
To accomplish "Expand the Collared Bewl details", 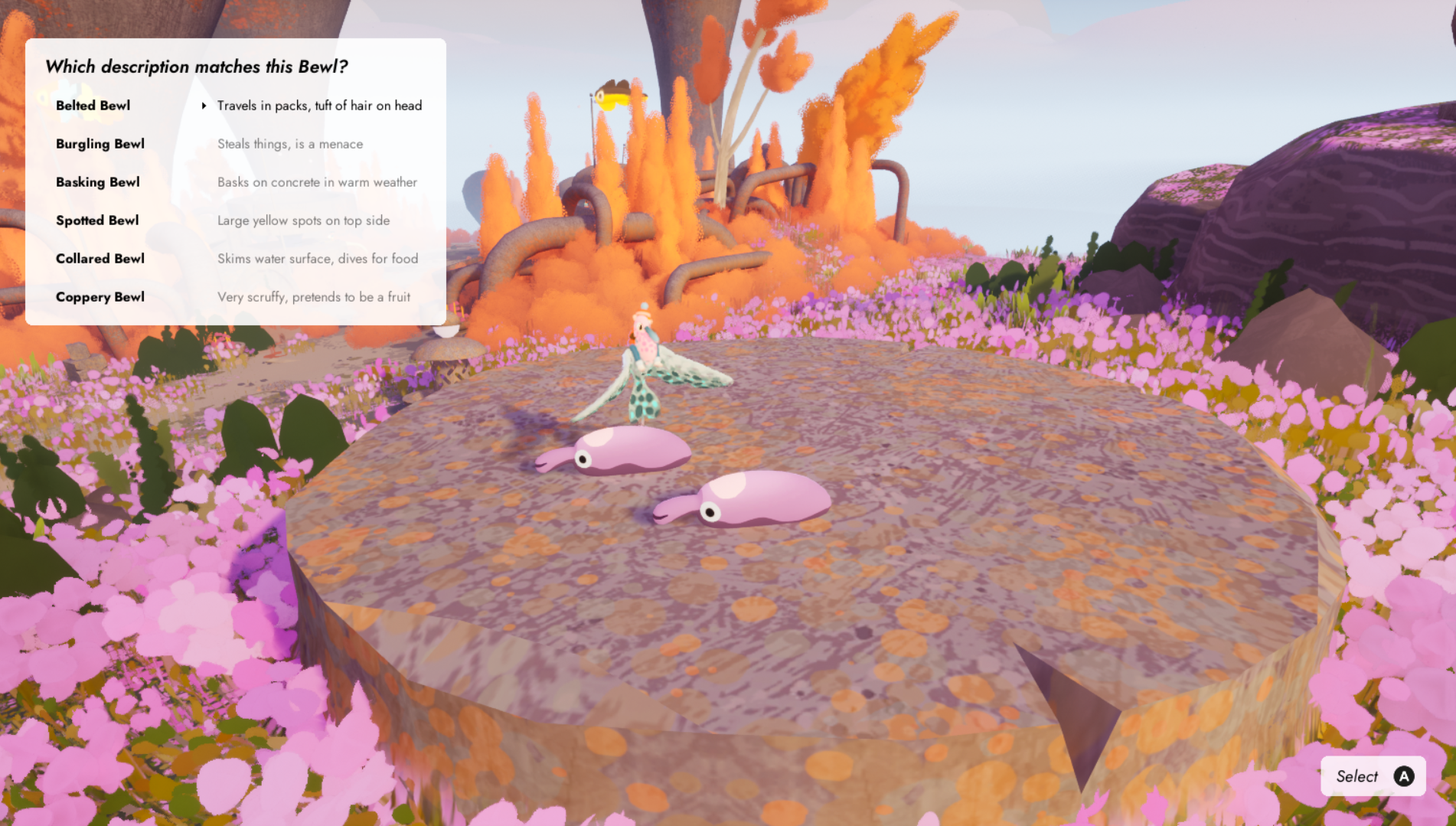I will (x=100, y=259).
